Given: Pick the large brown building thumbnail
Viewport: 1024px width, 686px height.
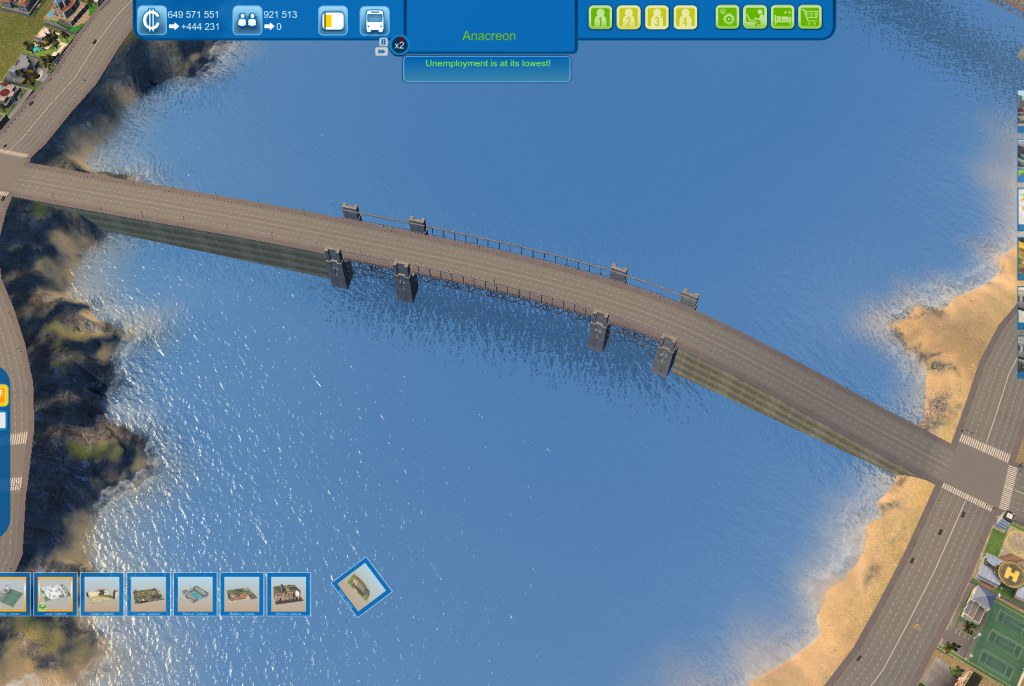Looking at the screenshot, I should tap(290, 594).
